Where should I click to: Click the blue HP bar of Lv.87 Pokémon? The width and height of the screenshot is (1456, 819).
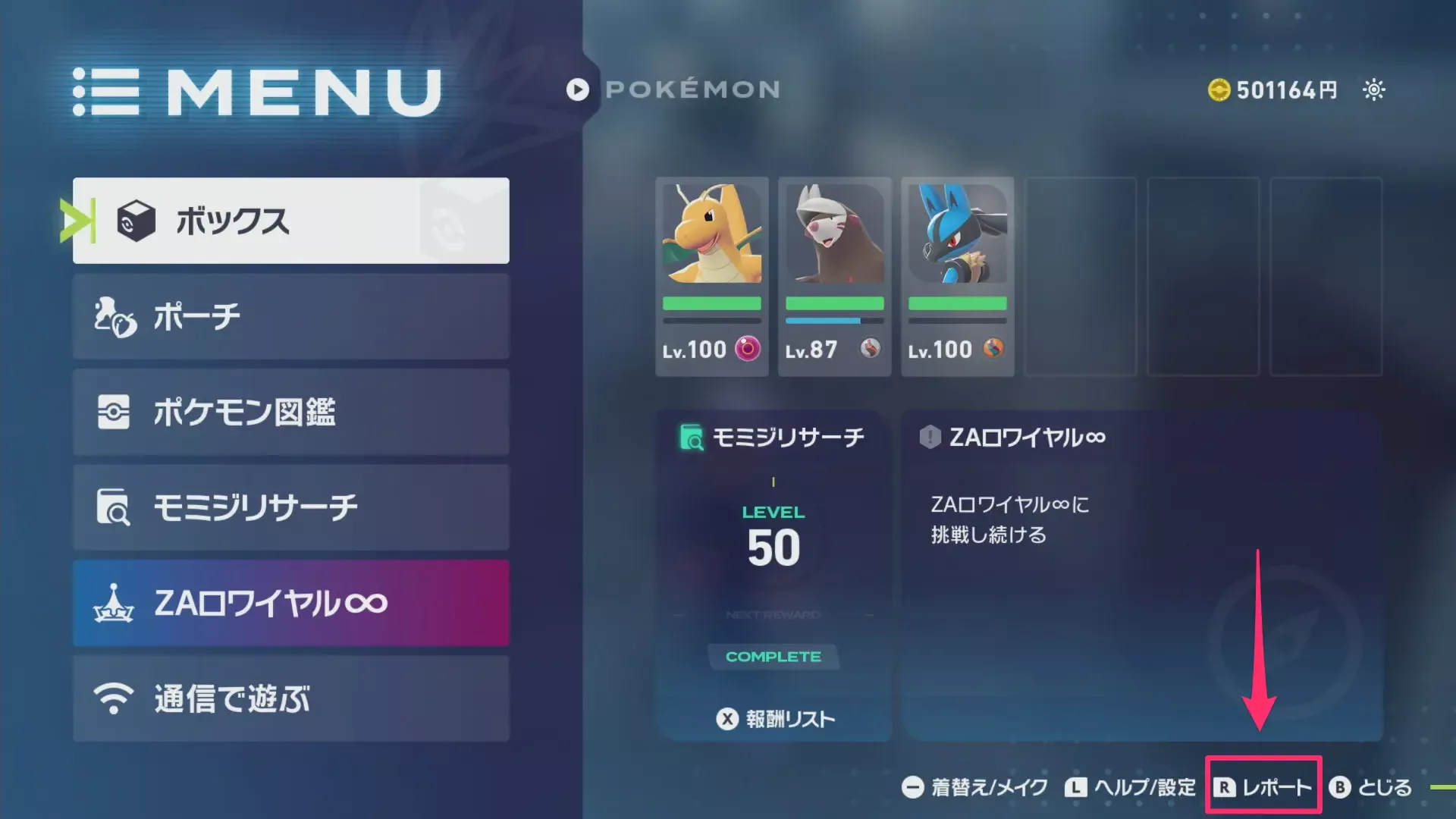tap(823, 320)
